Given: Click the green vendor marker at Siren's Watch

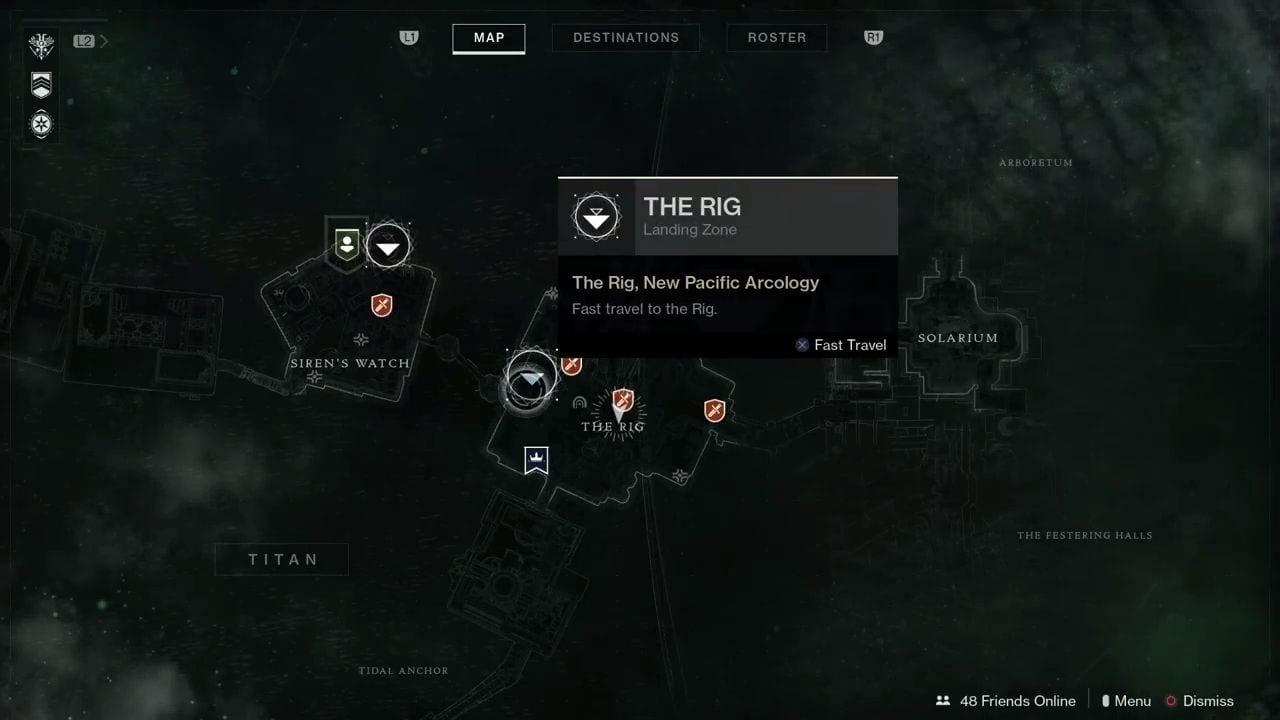Looking at the screenshot, I should coord(347,245).
